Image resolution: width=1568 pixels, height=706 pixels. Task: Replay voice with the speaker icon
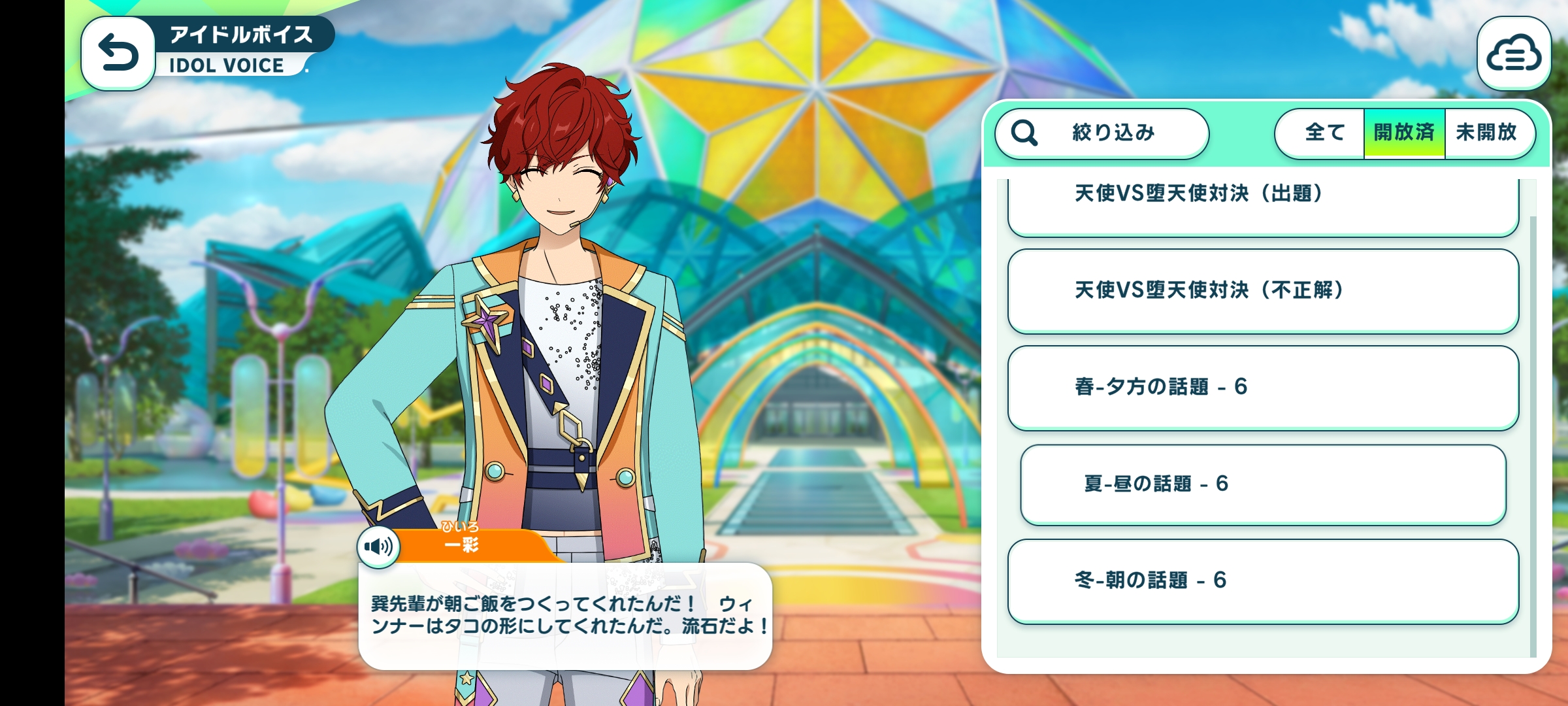(379, 546)
